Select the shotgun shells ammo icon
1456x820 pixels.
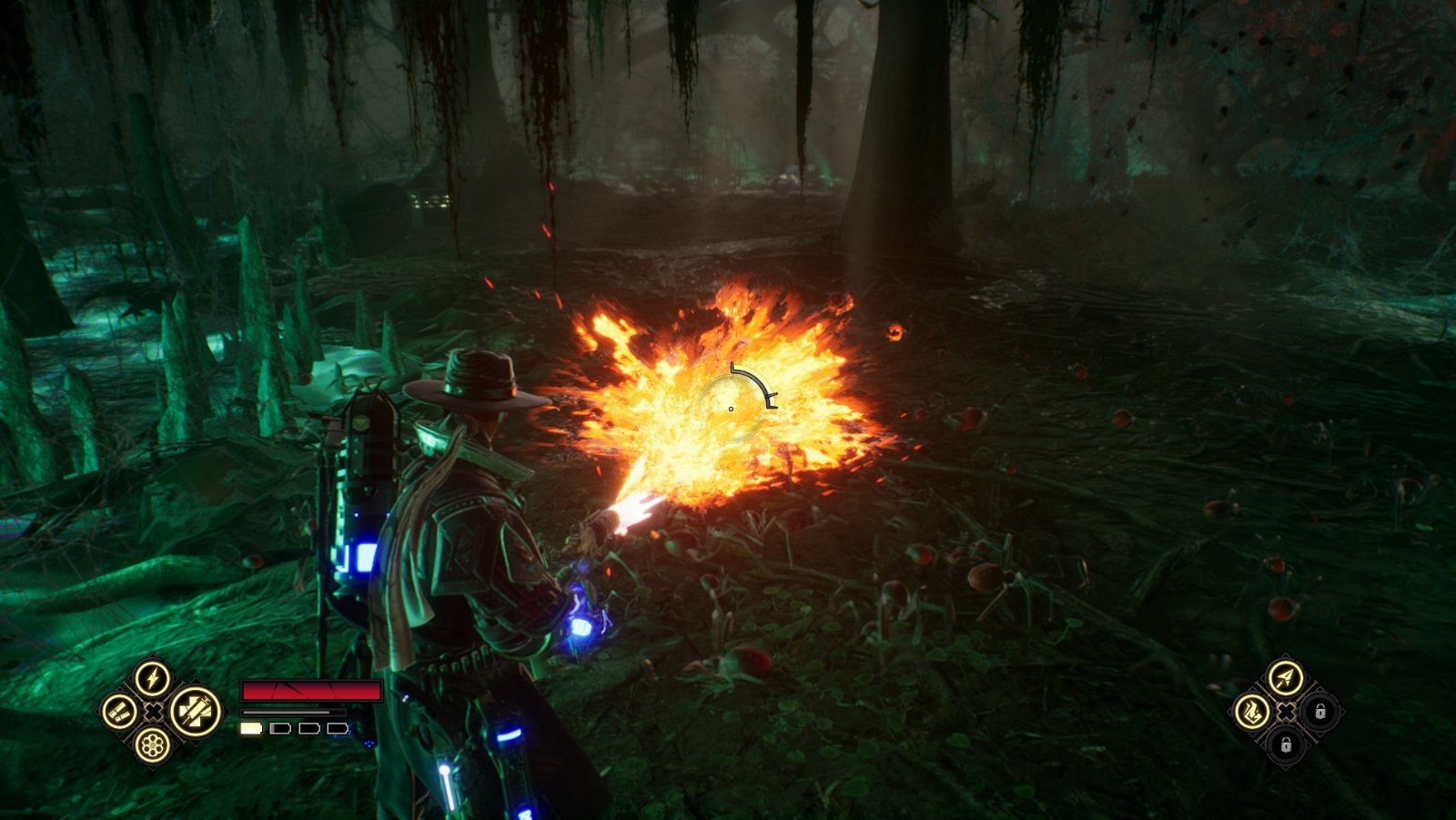coord(119,712)
